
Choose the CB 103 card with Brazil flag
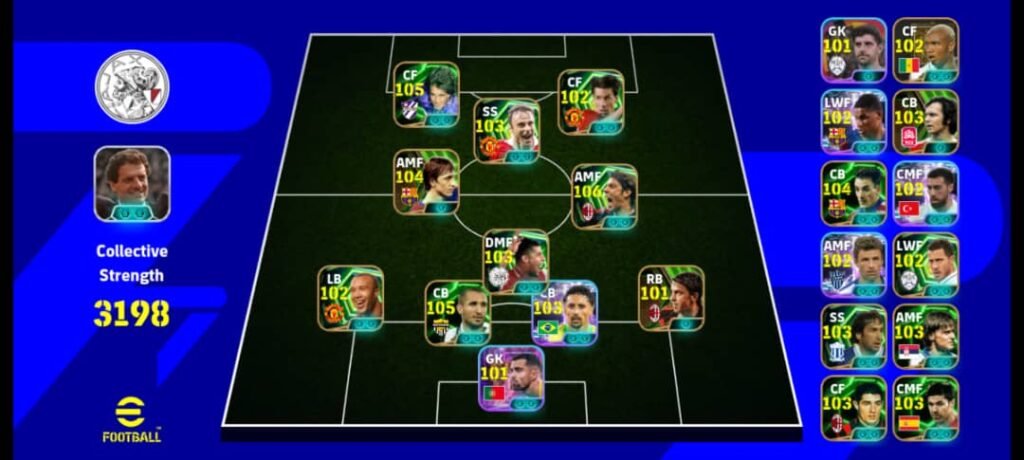[x=564, y=312]
